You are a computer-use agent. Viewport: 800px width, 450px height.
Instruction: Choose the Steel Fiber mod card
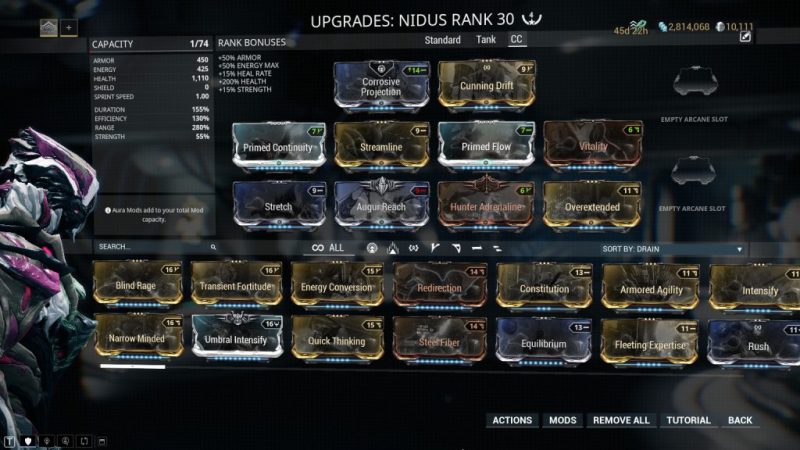tap(439, 340)
